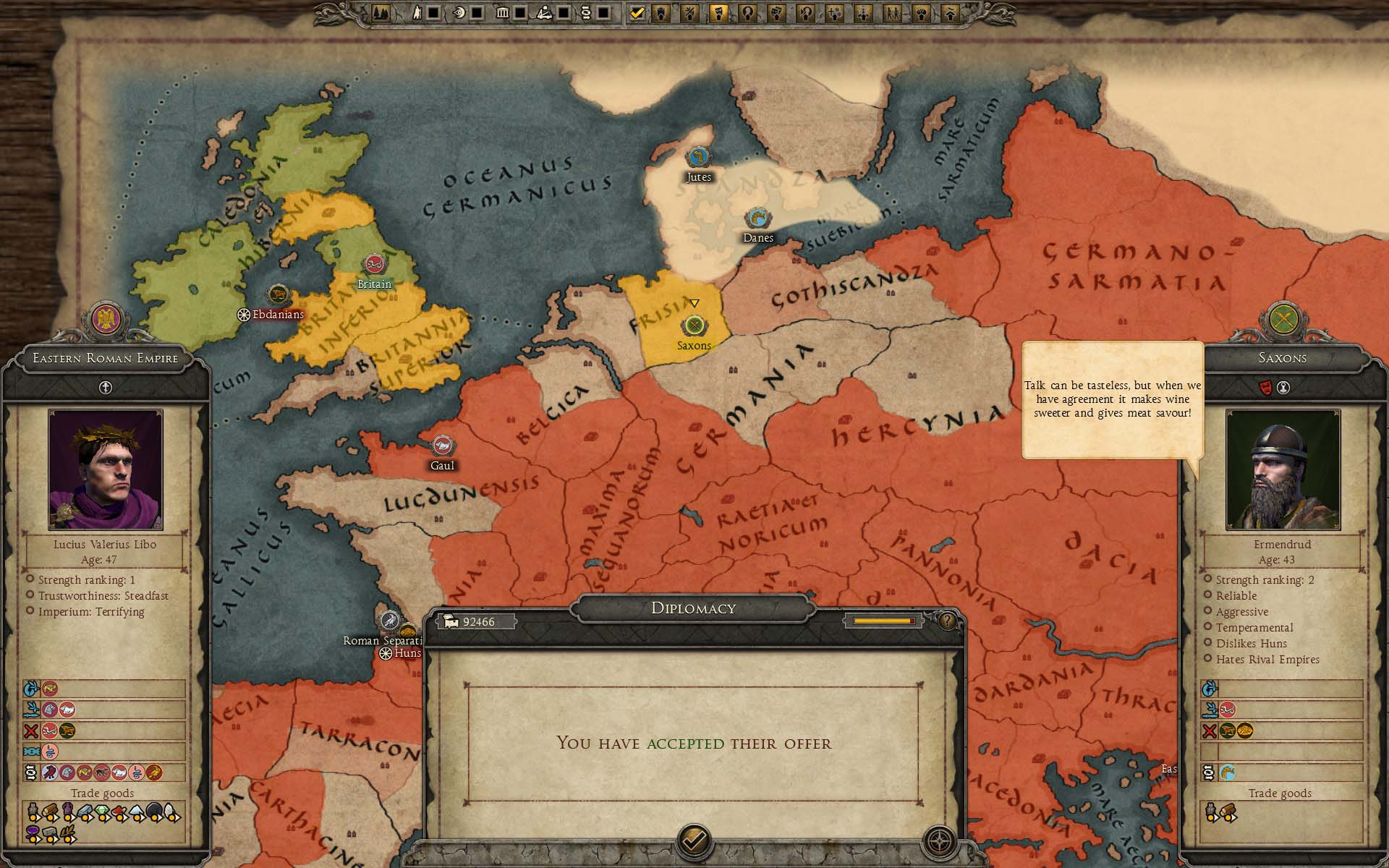Confirm the accepted offer with the checkmark button
Viewport: 1389px width, 868px height.
click(x=694, y=840)
